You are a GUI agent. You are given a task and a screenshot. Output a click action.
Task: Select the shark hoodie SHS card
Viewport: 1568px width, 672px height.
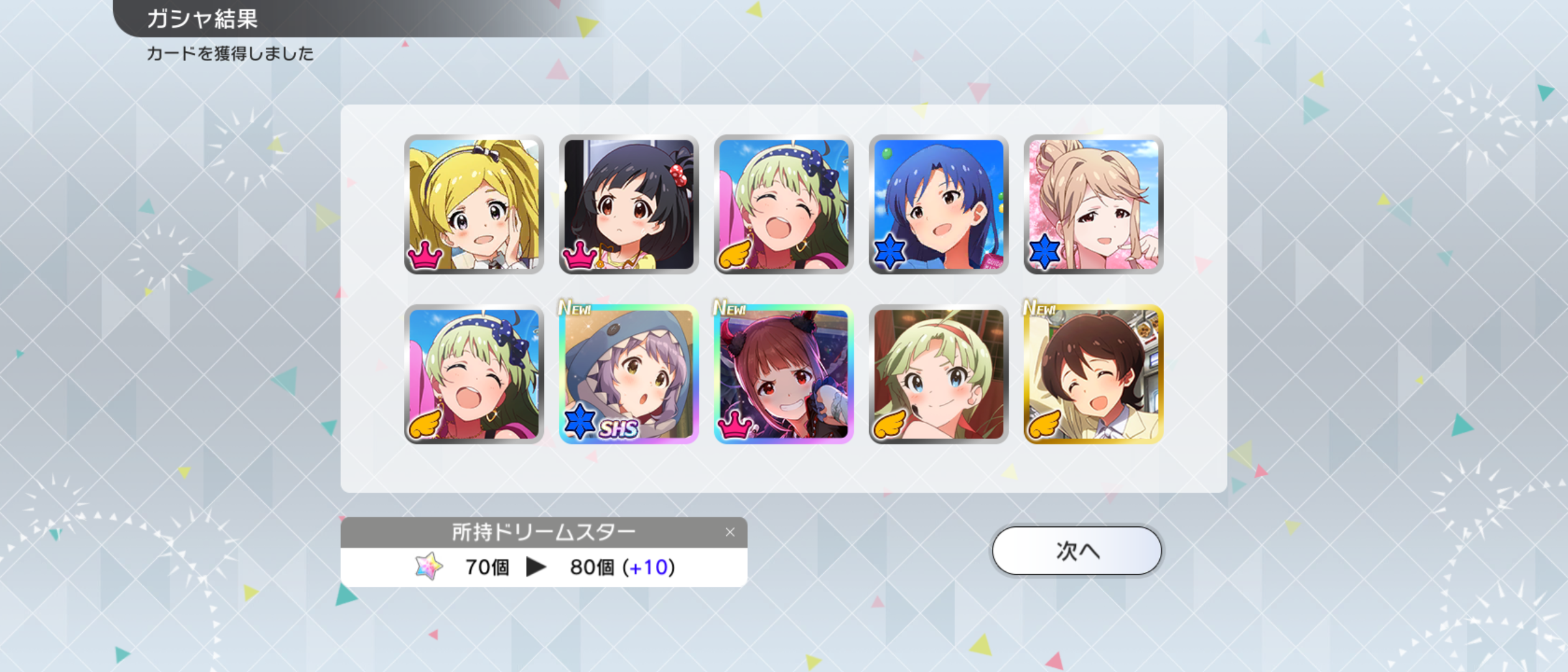tap(628, 375)
